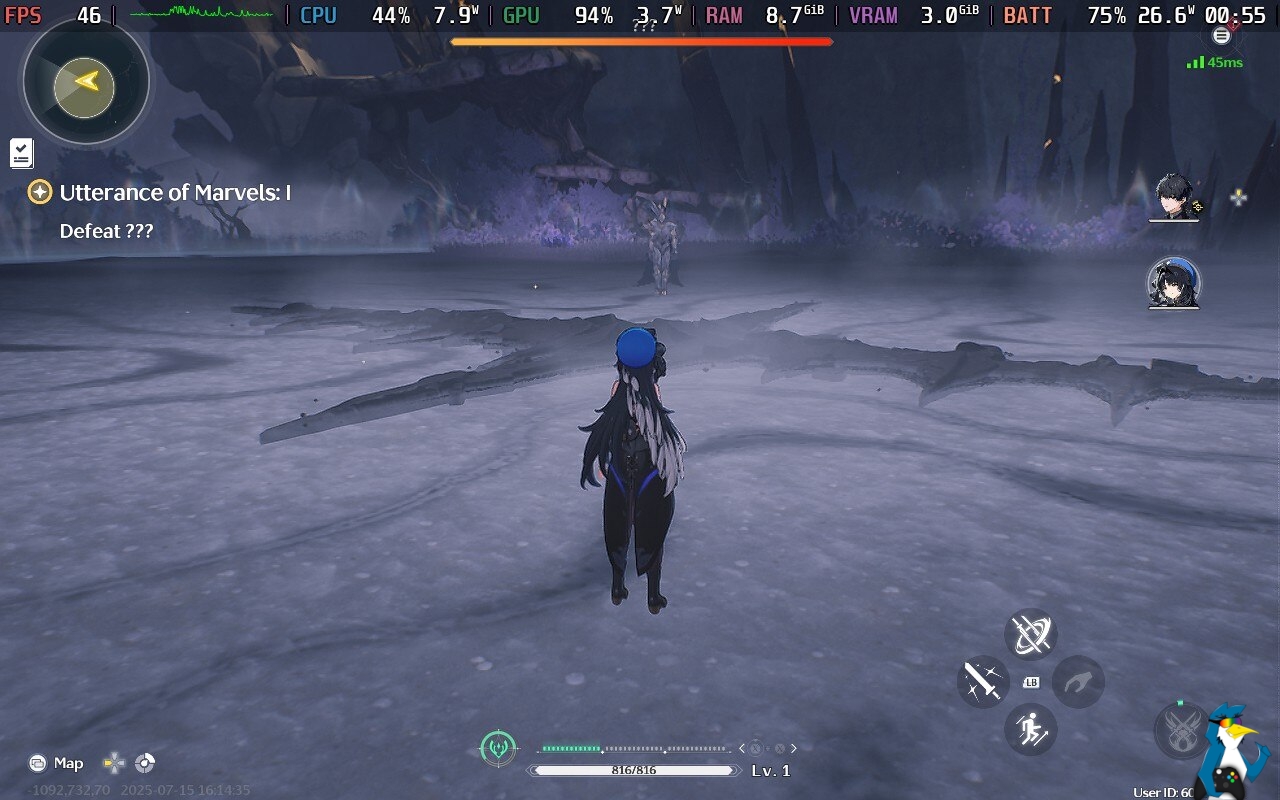Select the Utterance of Marvels: I quest tracker
This screenshot has width=1280, height=800.
coord(174,193)
